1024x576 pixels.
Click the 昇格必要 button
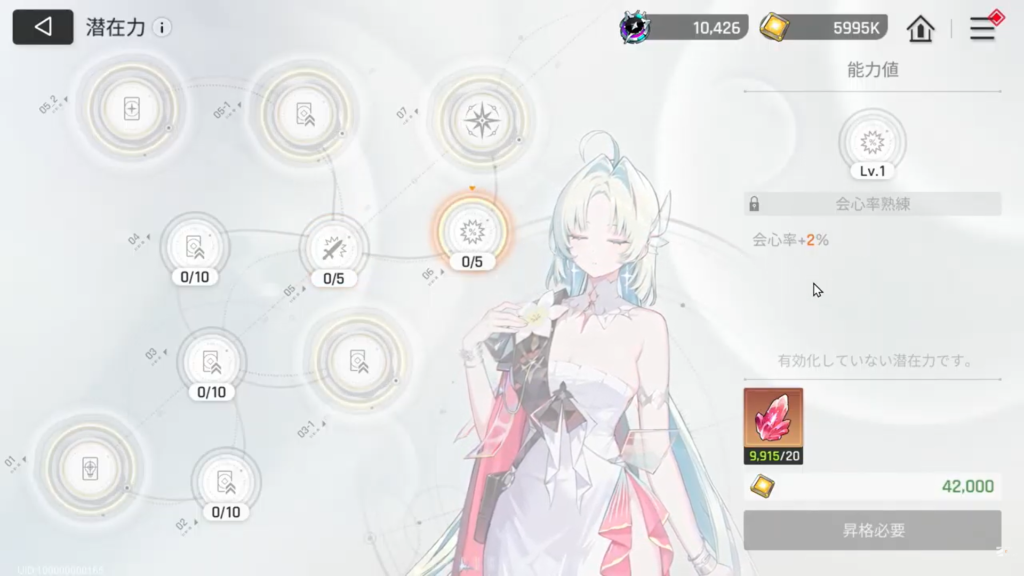click(x=872, y=530)
